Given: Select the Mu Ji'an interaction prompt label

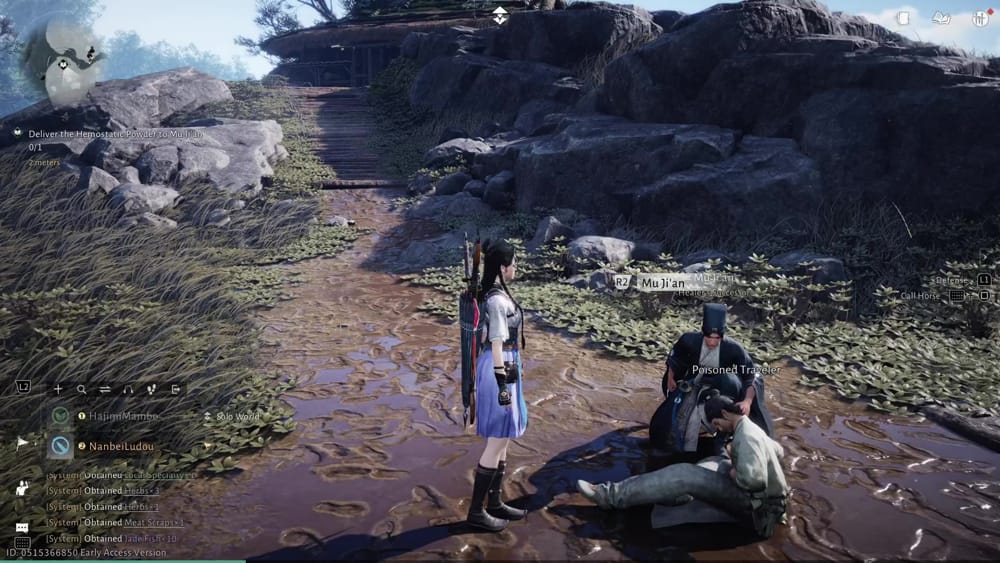Looking at the screenshot, I should click(x=664, y=282).
